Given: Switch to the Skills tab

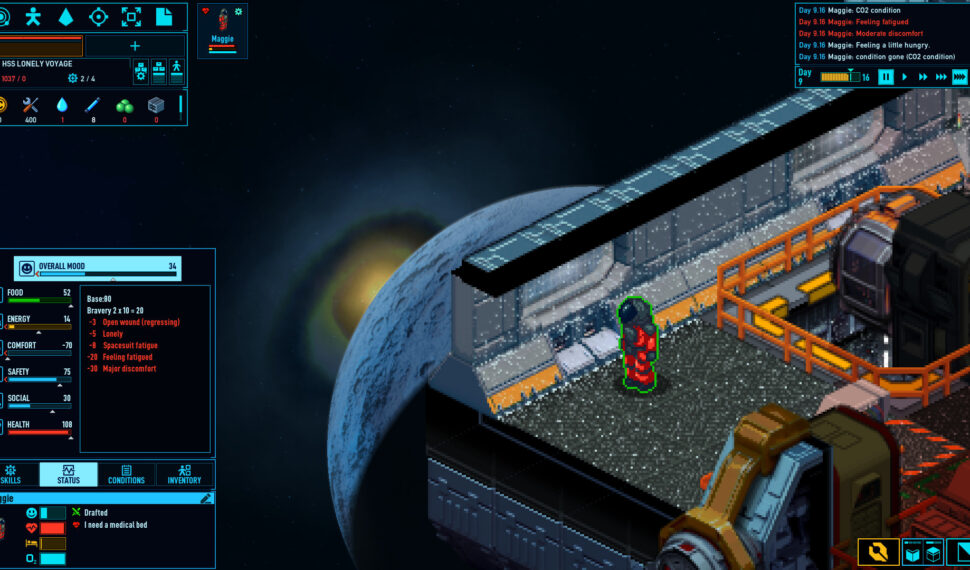Looking at the screenshot, I should tap(12, 474).
